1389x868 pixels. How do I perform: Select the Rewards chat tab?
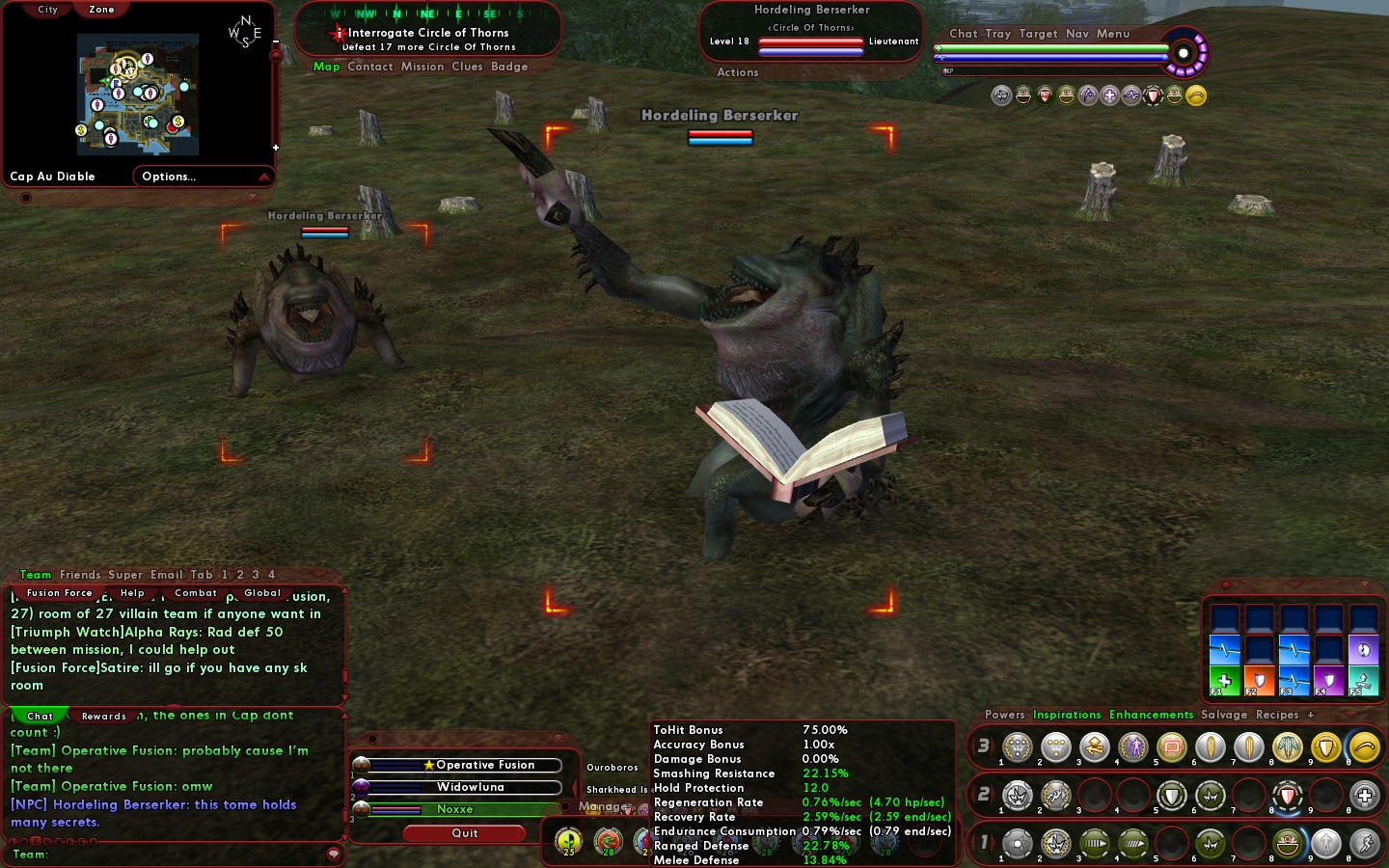[104, 716]
